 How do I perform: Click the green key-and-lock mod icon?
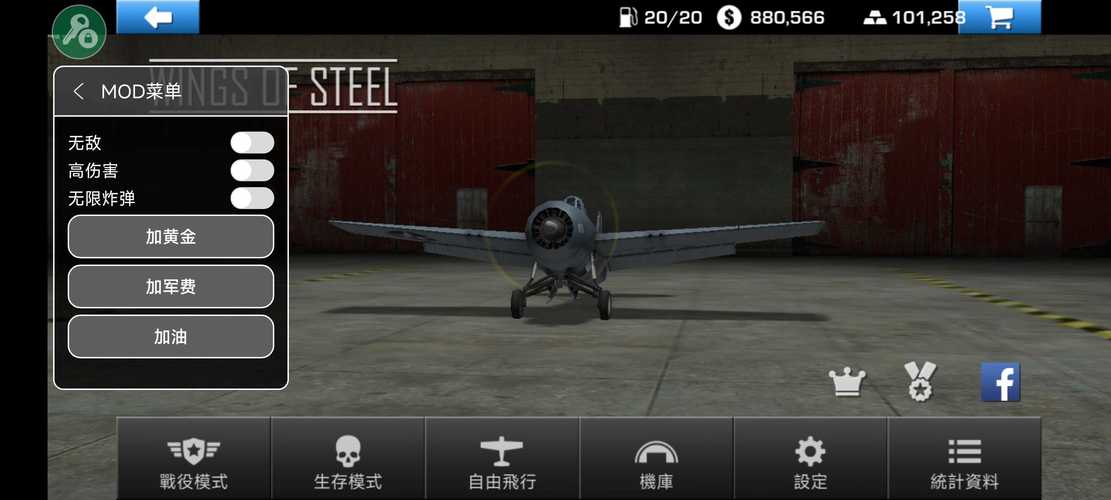click(79, 32)
